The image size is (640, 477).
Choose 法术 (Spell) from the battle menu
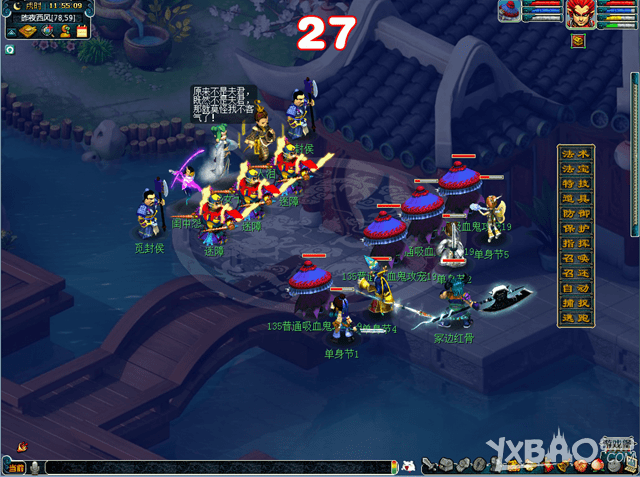pyautogui.click(x=579, y=153)
